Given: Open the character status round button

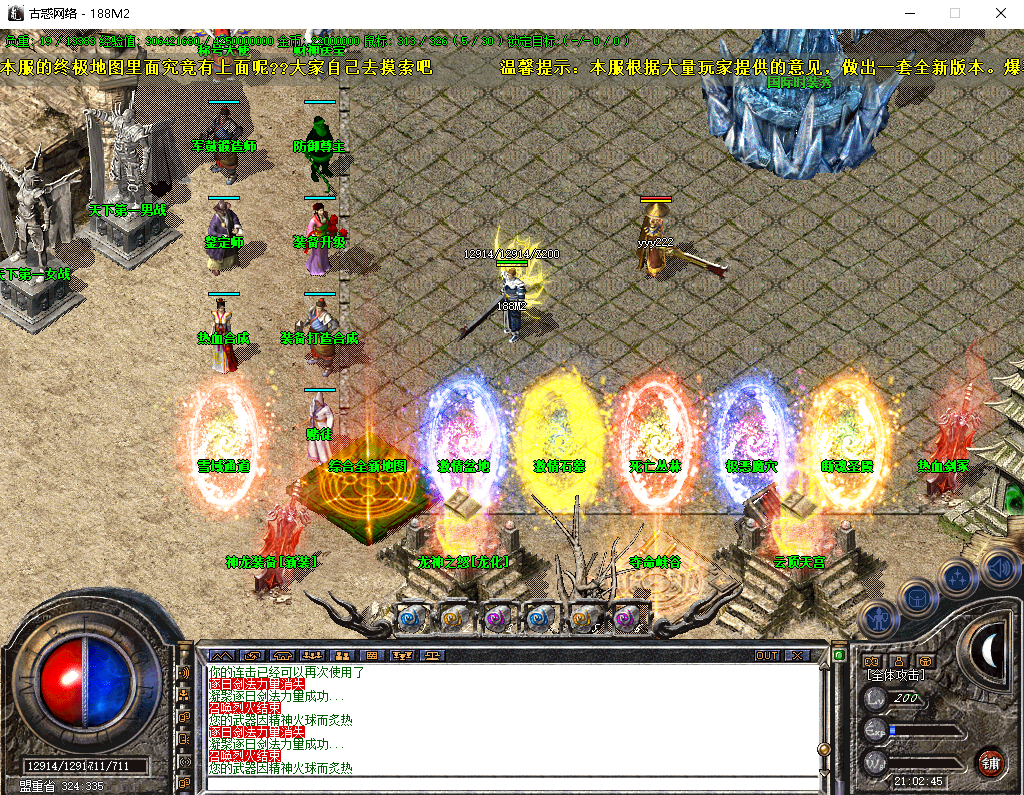Looking at the screenshot, I should coord(876,620).
